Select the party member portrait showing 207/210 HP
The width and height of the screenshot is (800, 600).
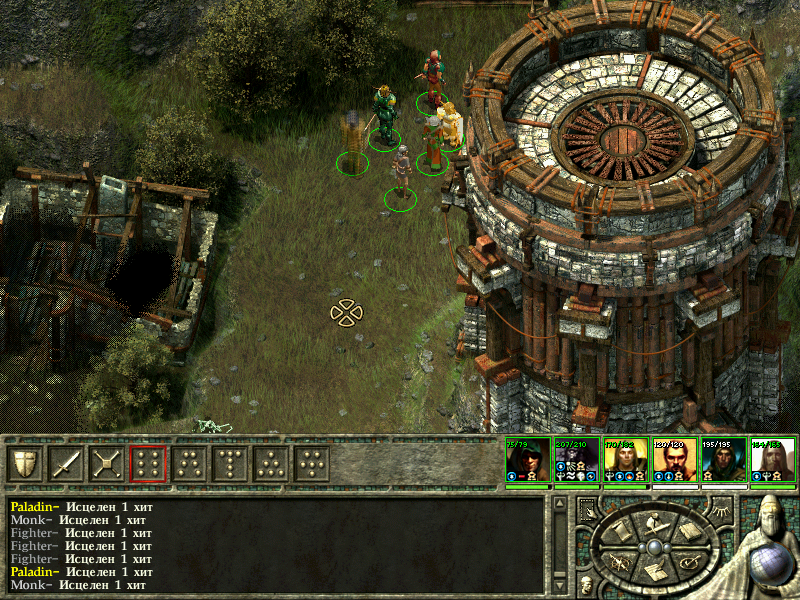(x=577, y=461)
